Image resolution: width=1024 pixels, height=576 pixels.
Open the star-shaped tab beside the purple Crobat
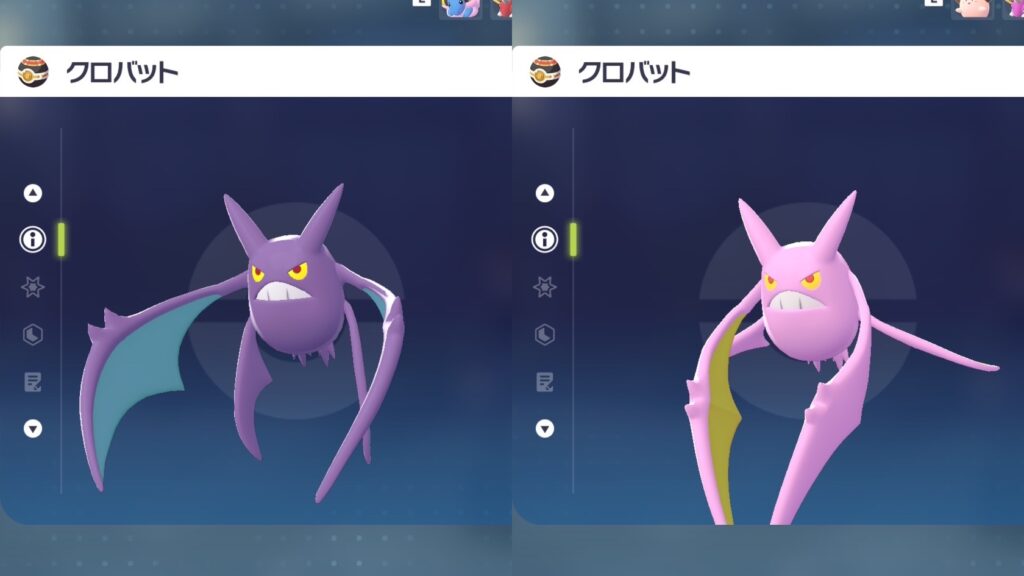point(33,287)
